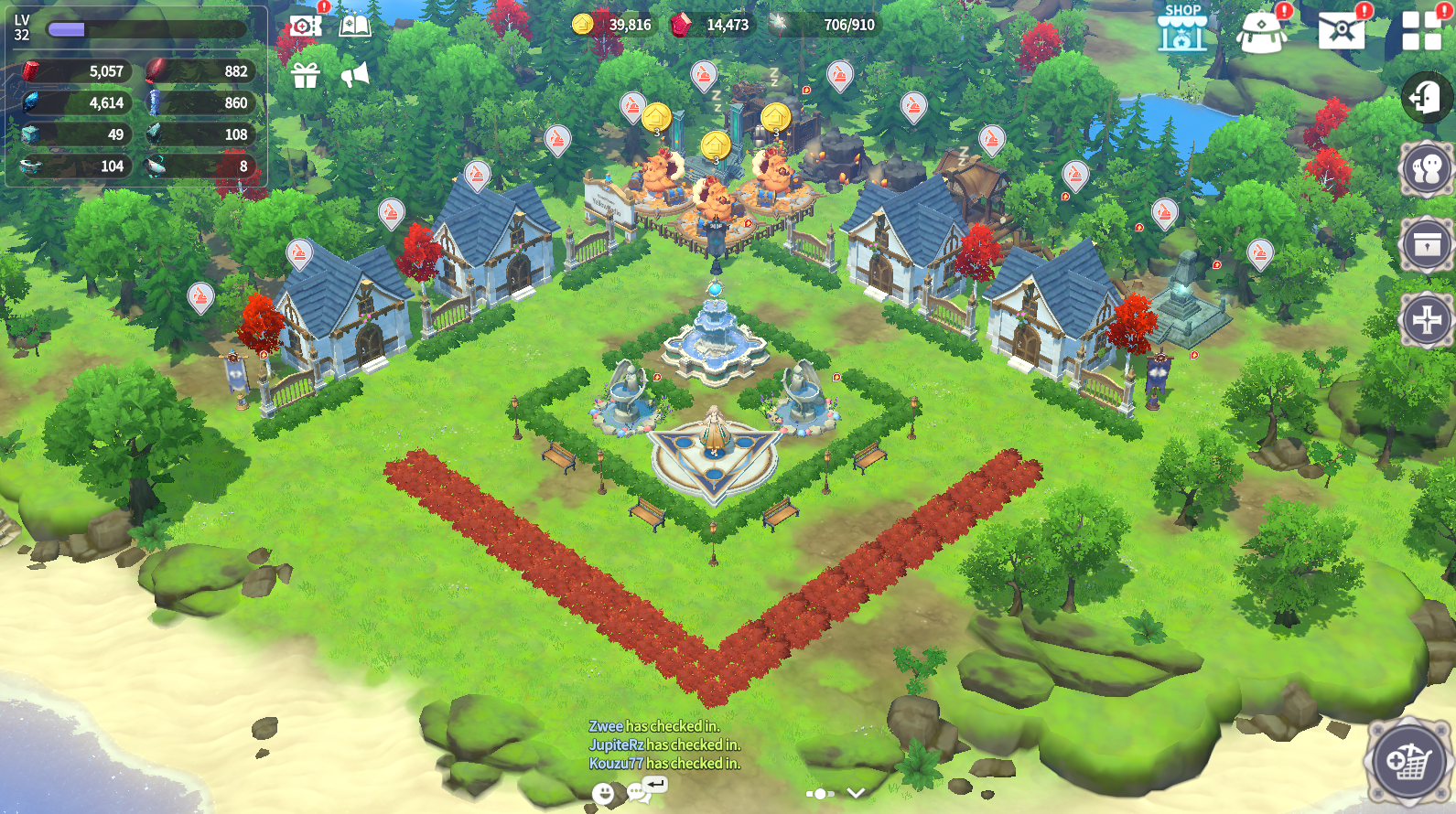Open the build cart button
The image size is (1456, 814).
(x=1407, y=762)
